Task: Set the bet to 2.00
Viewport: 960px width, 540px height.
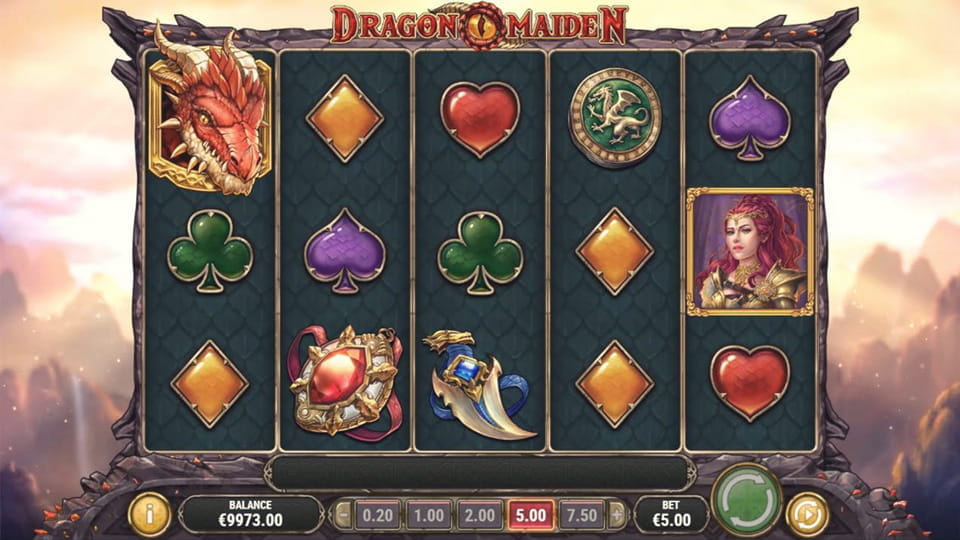Action: (479, 515)
